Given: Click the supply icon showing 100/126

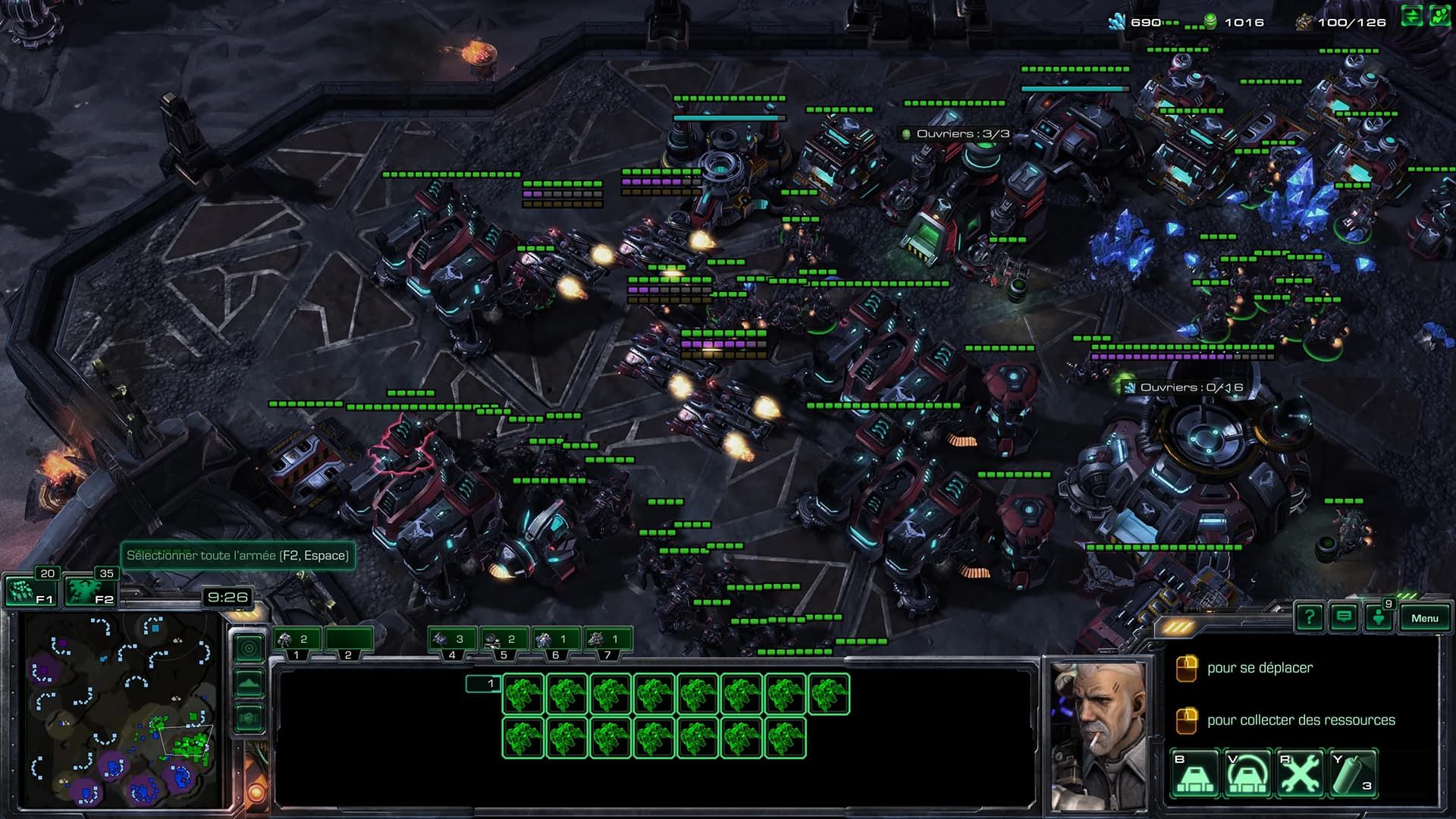Looking at the screenshot, I should [x=1304, y=22].
